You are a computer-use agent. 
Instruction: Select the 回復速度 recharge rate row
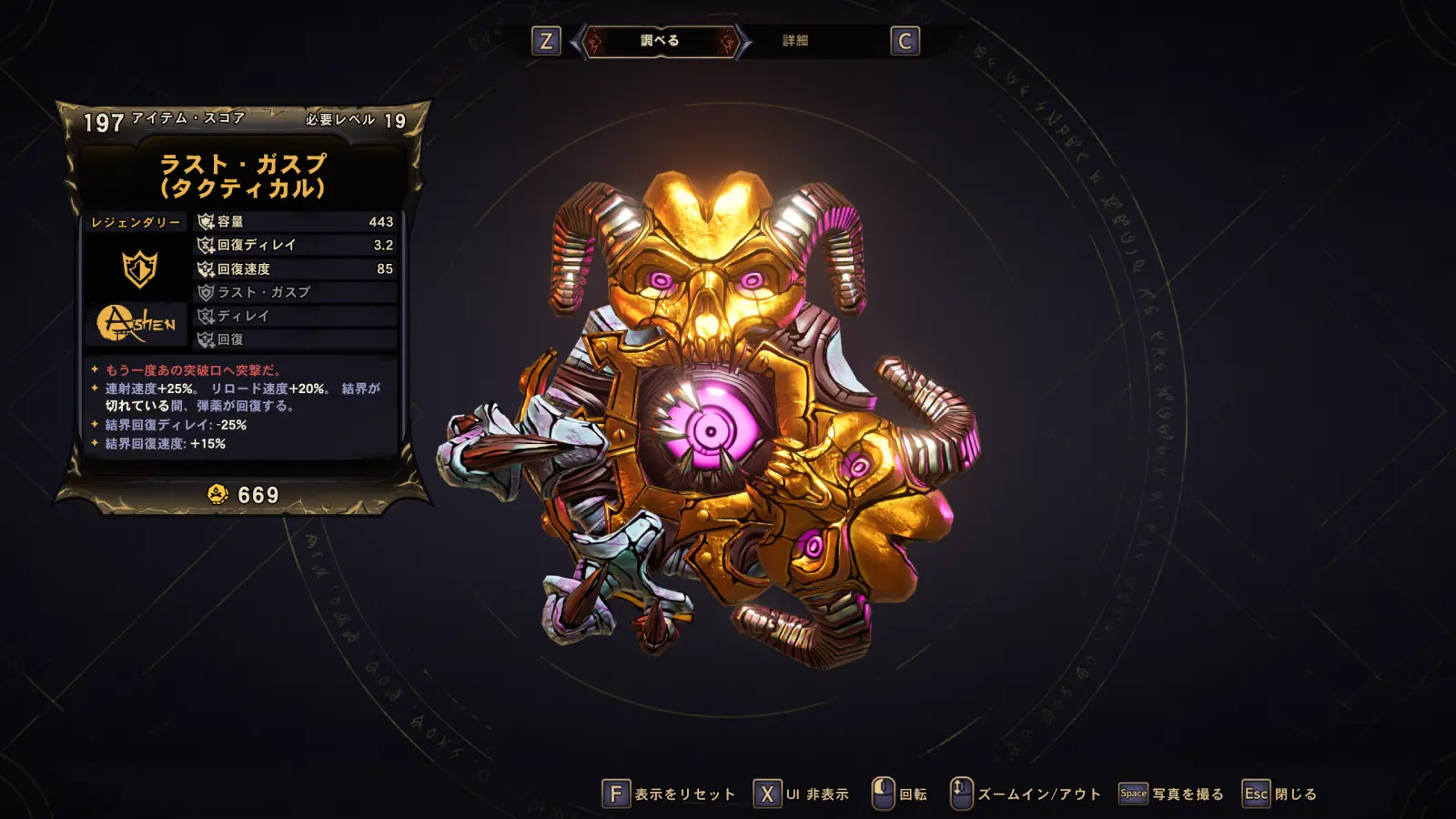(x=296, y=269)
